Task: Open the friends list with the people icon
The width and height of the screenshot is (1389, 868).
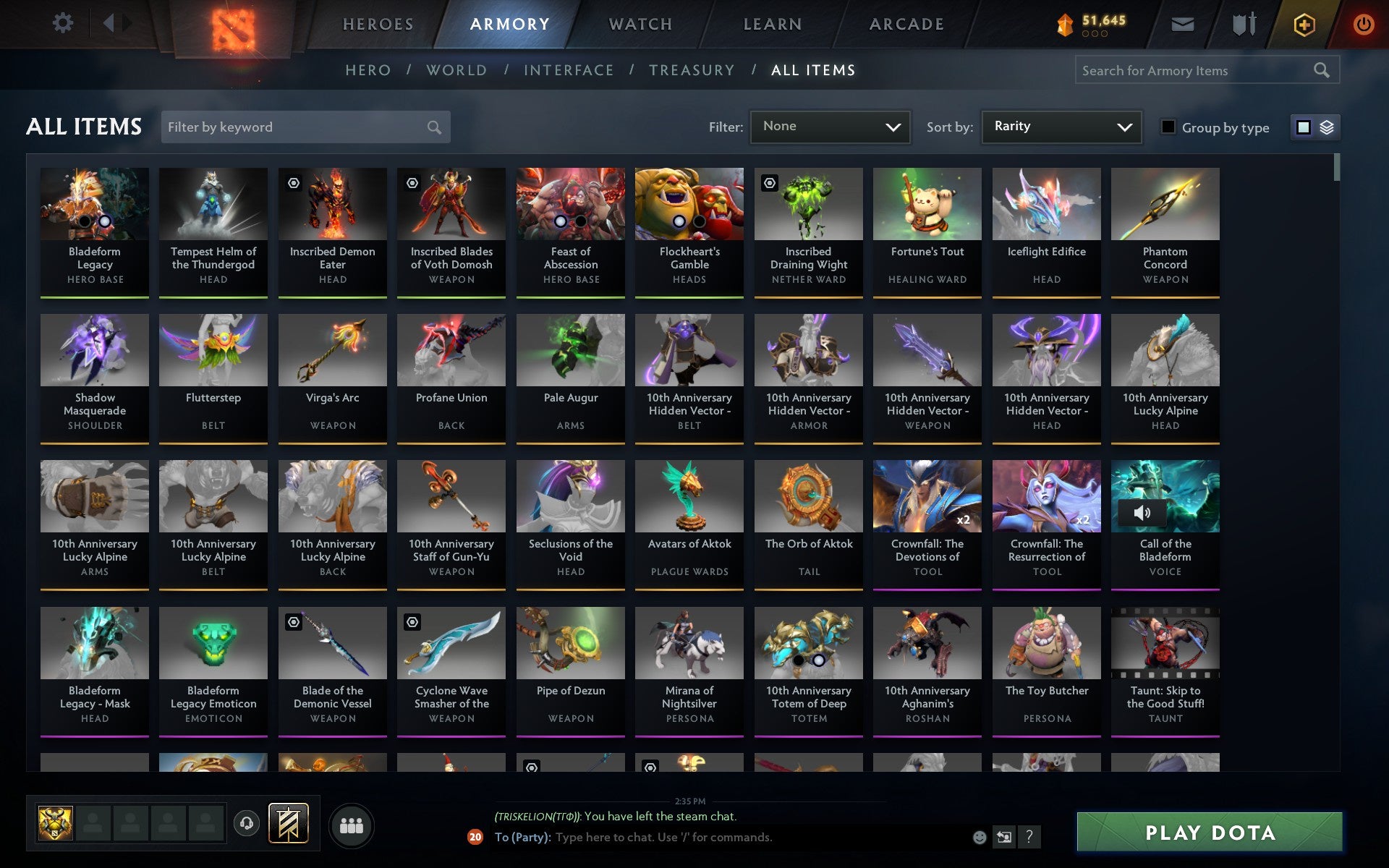Action: [x=352, y=824]
